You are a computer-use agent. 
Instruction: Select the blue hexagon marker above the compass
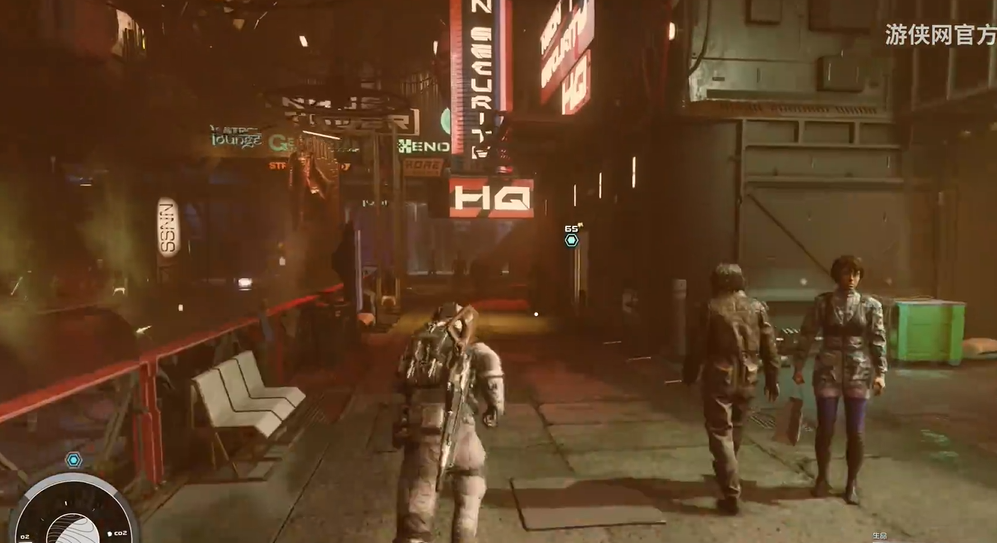(x=73, y=460)
